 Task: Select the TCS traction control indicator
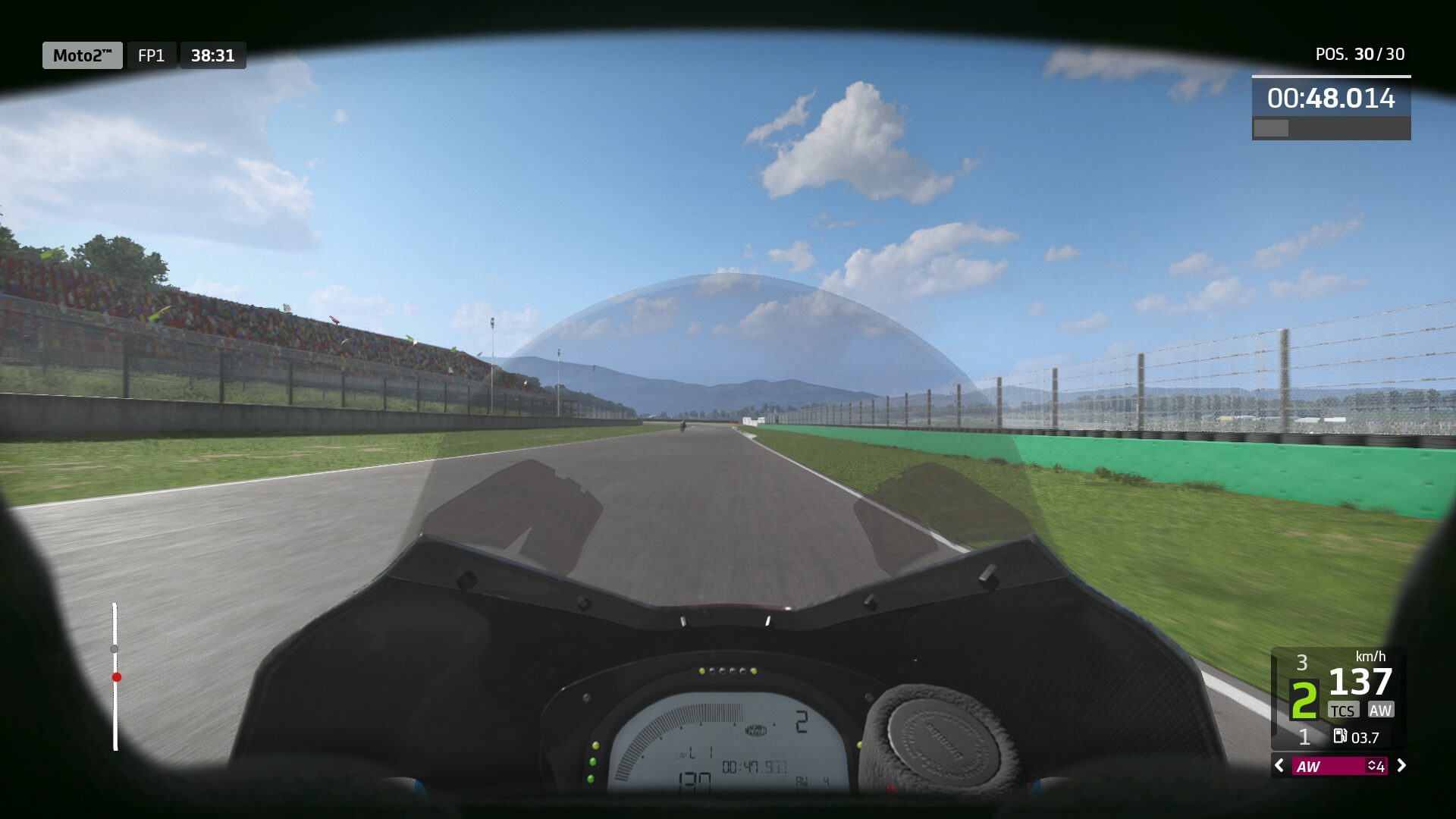click(1343, 710)
